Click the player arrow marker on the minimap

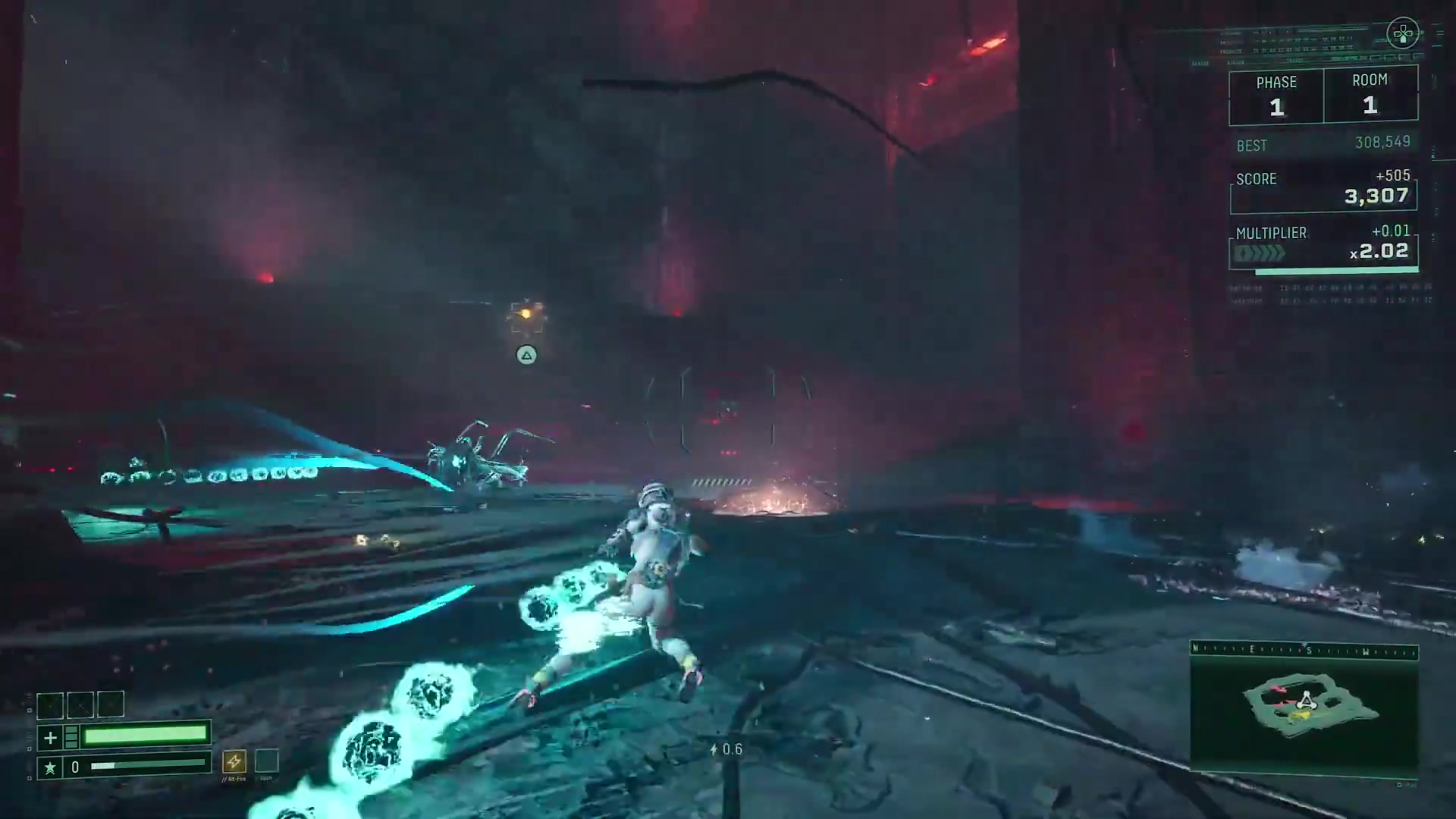coord(1305,701)
